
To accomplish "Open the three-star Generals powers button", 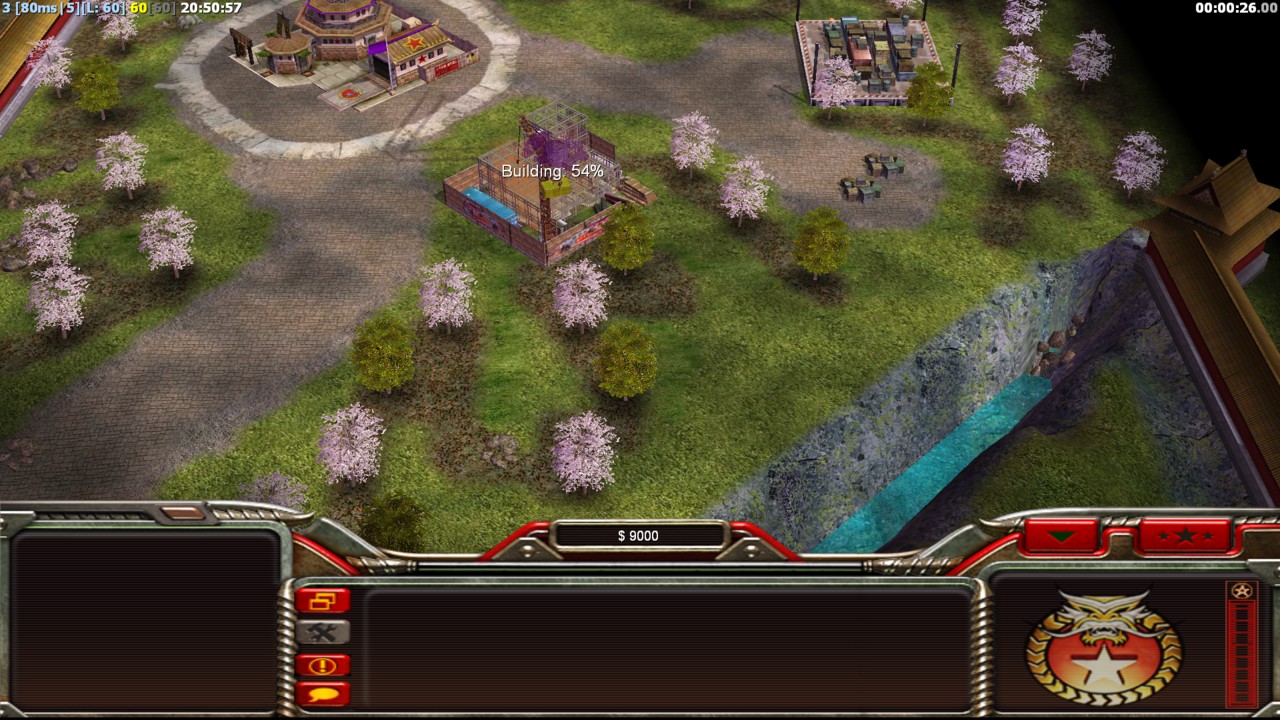I will (1185, 537).
